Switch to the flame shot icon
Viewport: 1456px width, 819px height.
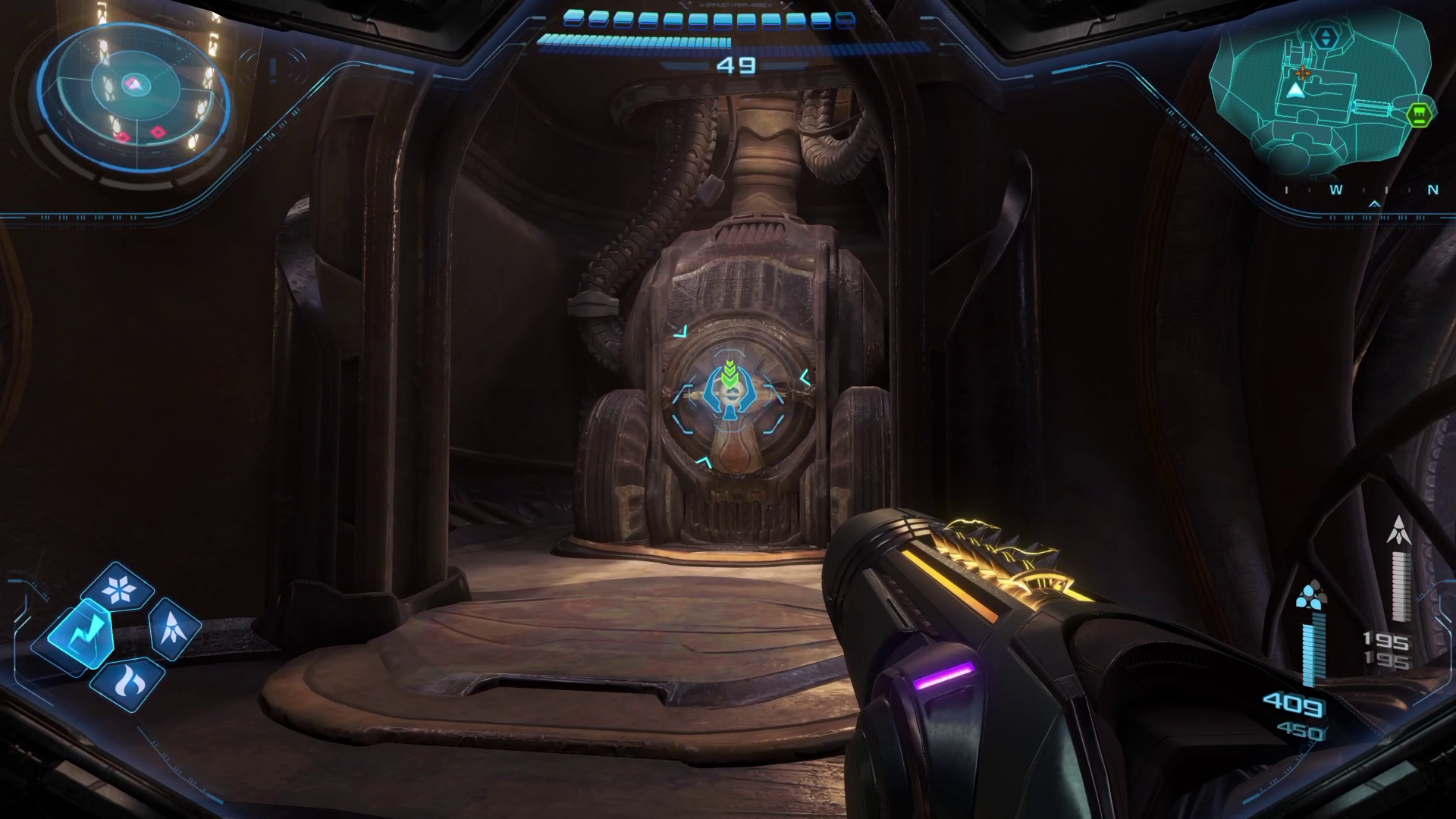click(125, 682)
